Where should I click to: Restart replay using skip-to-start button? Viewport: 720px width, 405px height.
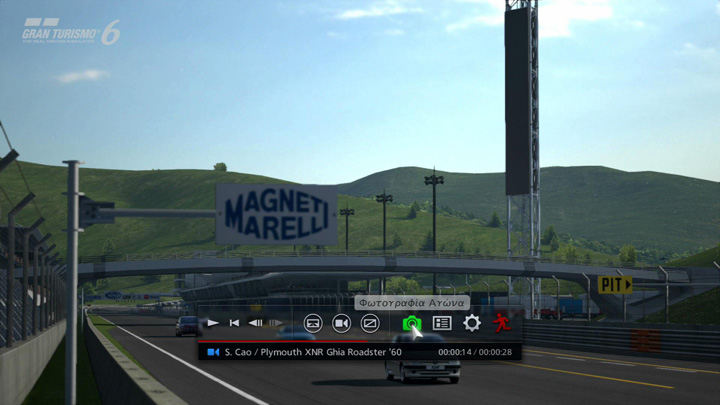click(x=234, y=323)
